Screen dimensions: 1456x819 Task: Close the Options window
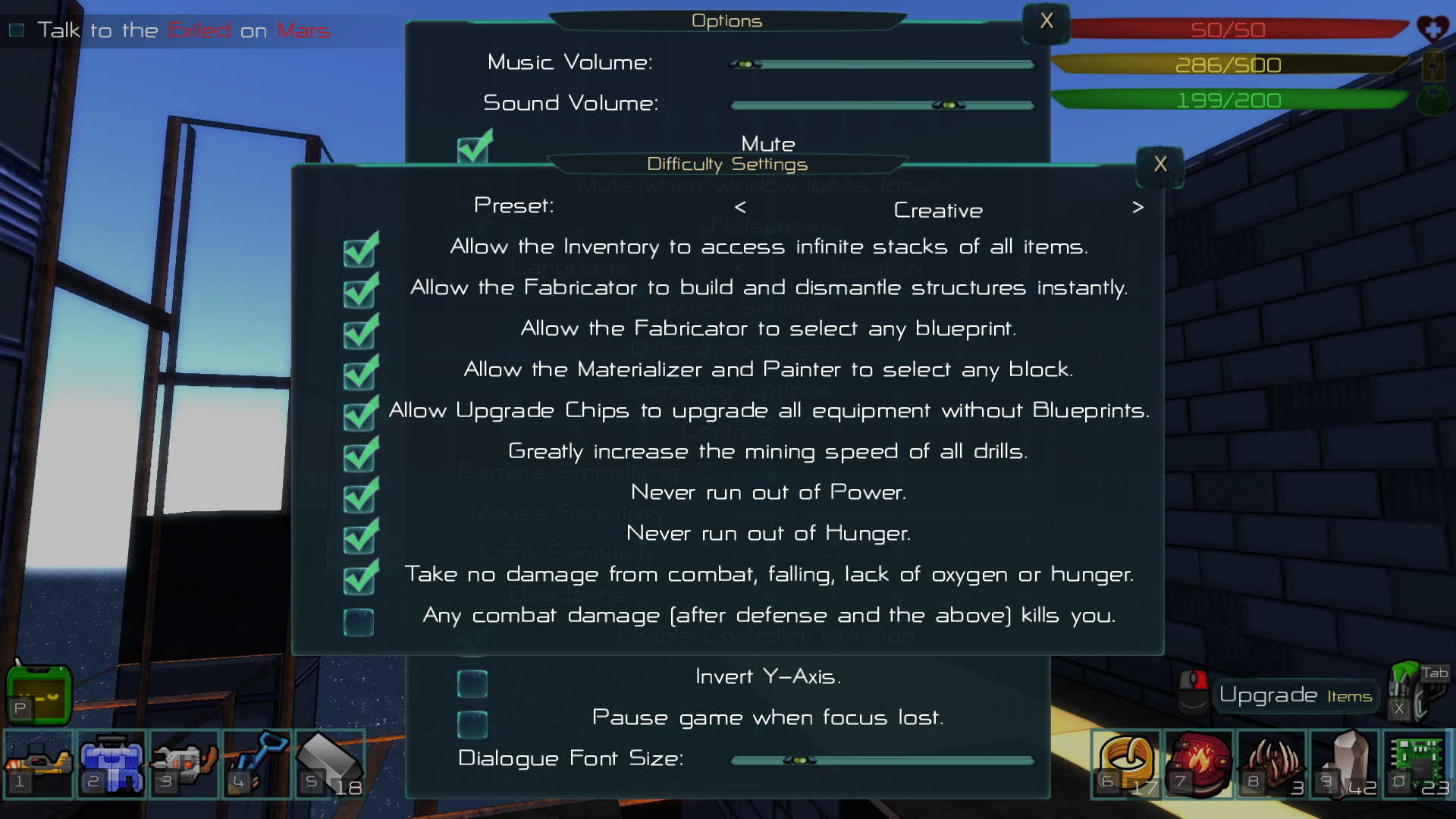(x=1046, y=21)
